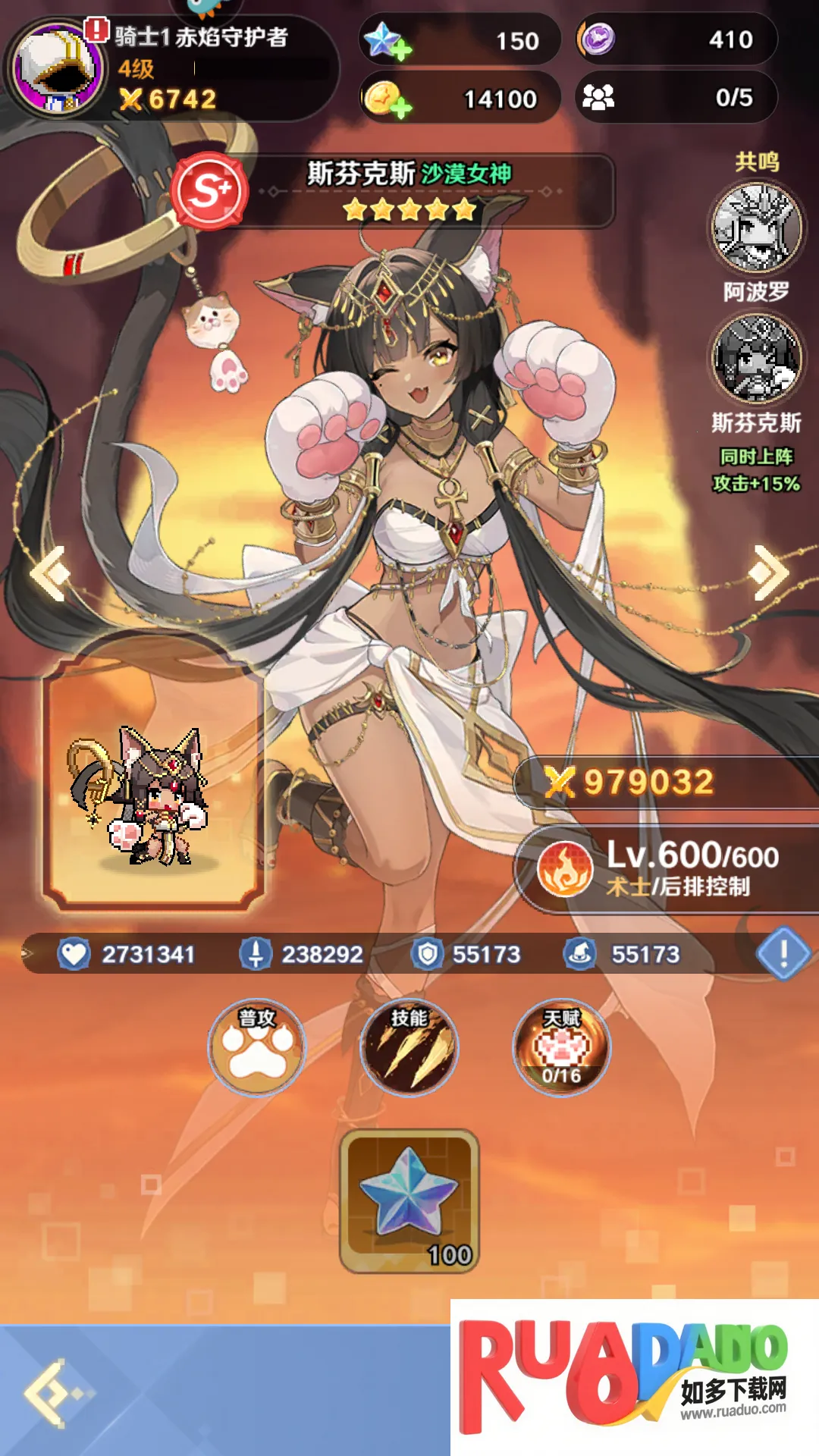Switch to the next hero
The image size is (819, 1456).
(x=769, y=573)
